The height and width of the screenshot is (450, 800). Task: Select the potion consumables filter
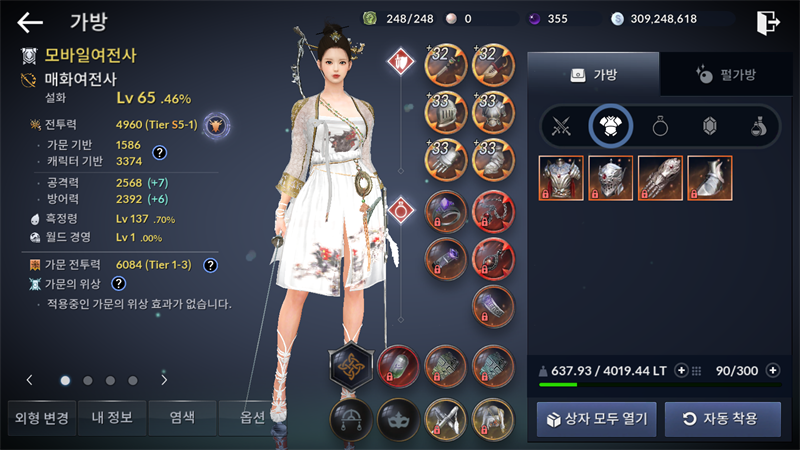[760, 127]
